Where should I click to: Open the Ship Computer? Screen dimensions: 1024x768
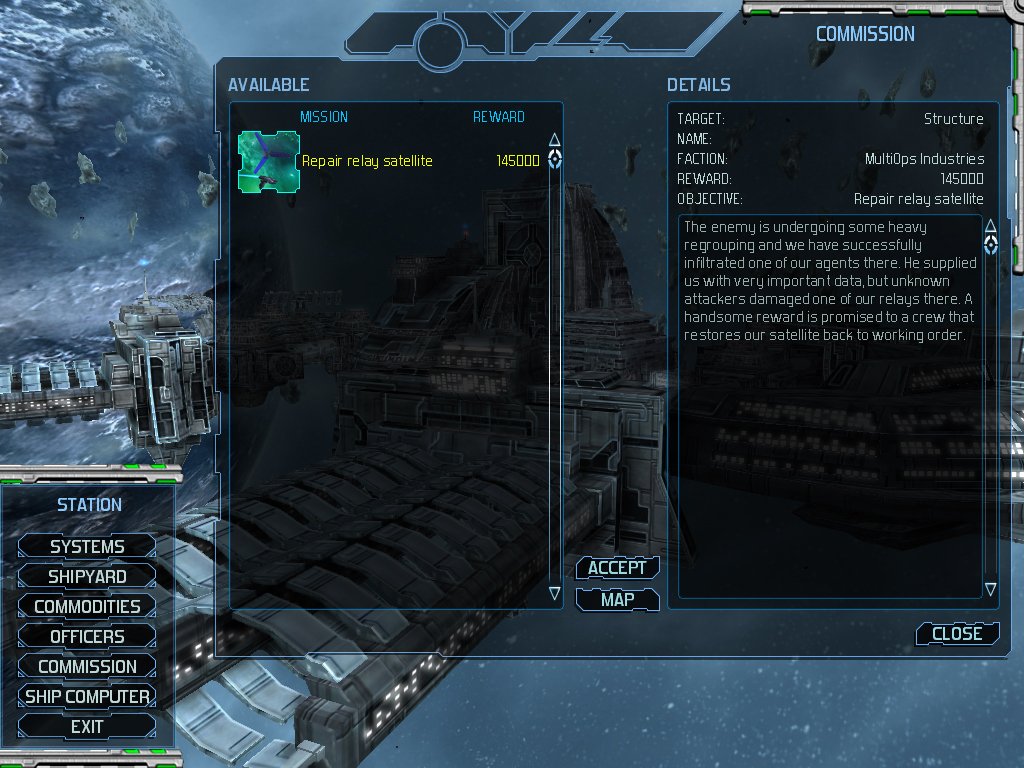(x=87, y=696)
